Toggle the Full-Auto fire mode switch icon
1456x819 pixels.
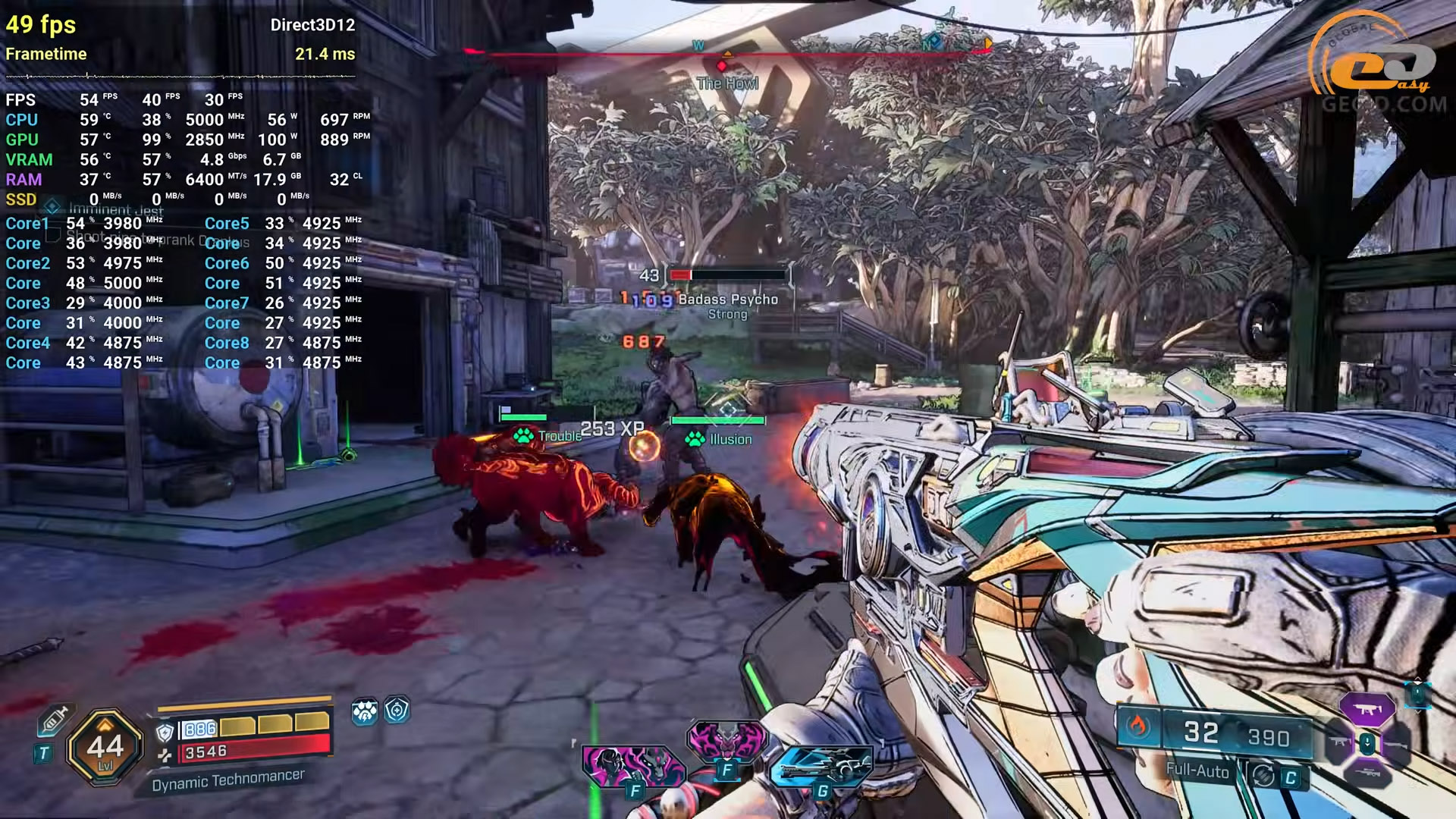pos(1263,775)
